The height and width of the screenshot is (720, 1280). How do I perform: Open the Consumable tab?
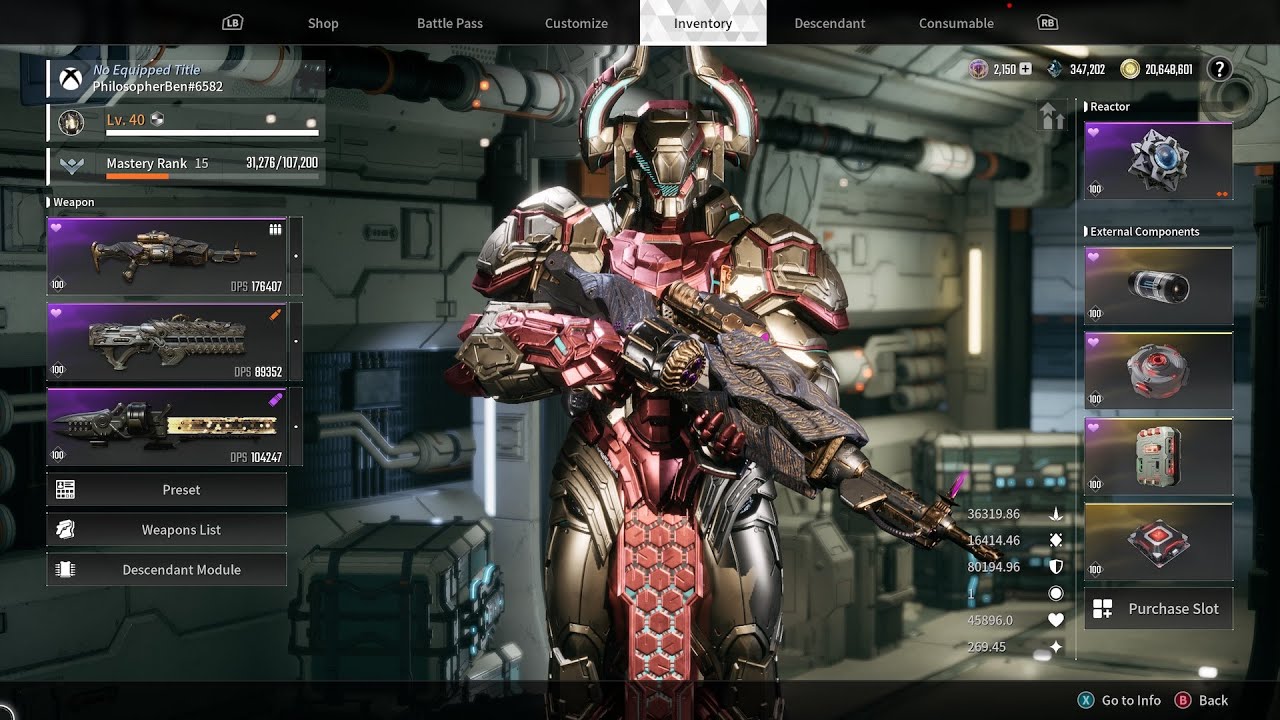pyautogui.click(x=956, y=23)
